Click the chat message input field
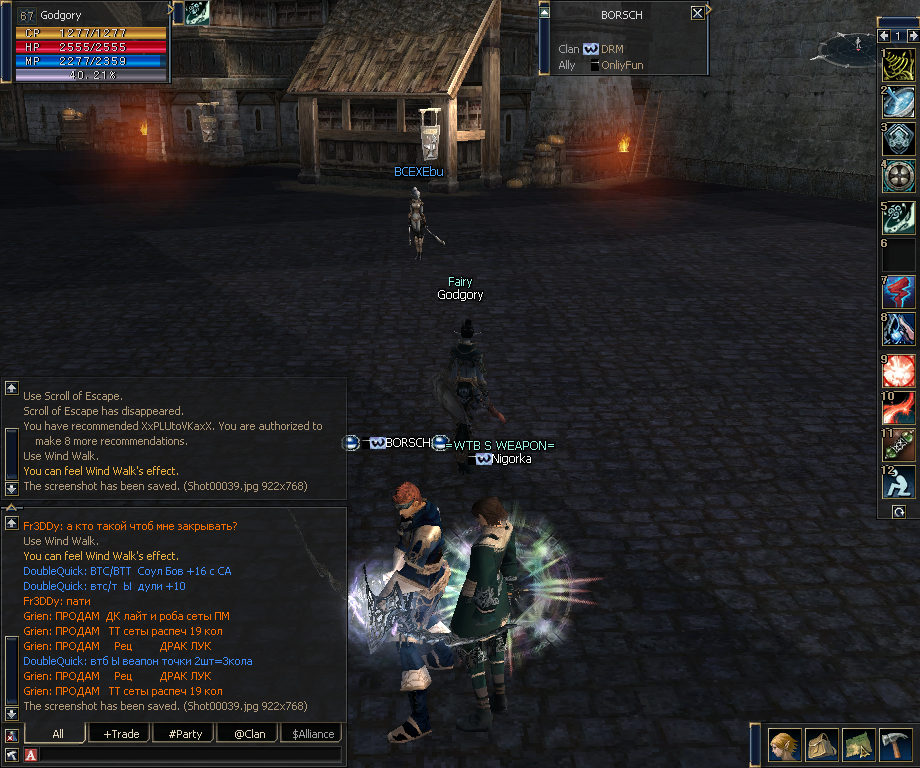920x768 pixels. 190,755
